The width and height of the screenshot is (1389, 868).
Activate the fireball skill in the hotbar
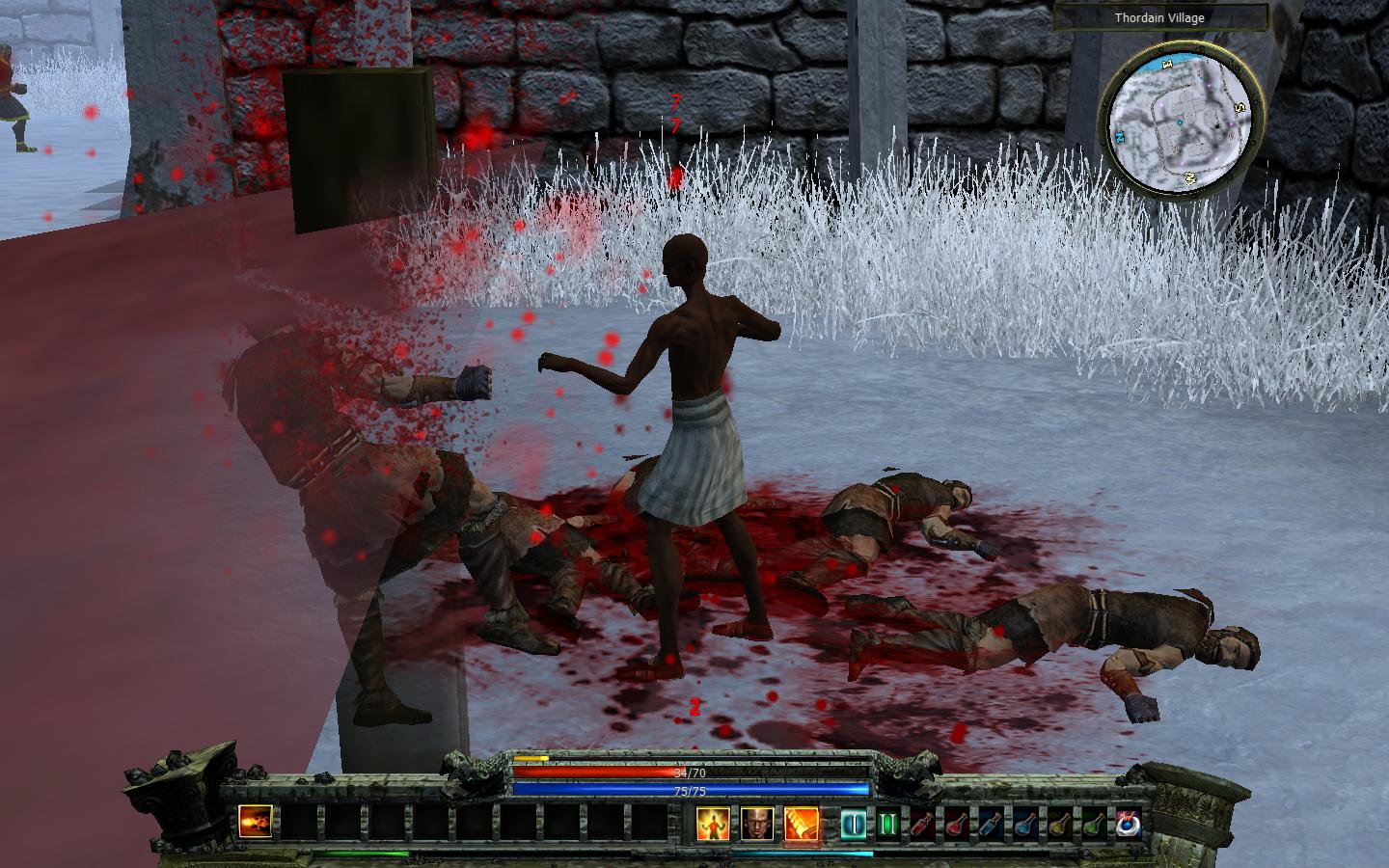click(x=256, y=823)
